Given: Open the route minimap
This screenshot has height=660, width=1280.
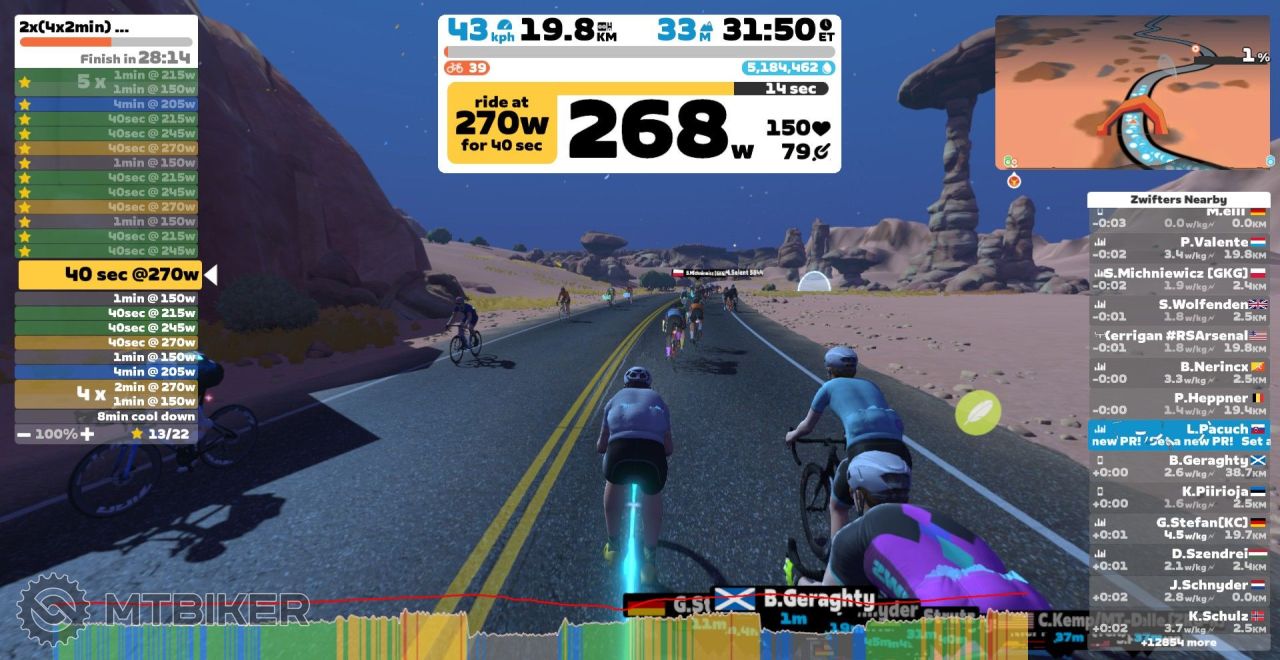Looking at the screenshot, I should (1133, 92).
